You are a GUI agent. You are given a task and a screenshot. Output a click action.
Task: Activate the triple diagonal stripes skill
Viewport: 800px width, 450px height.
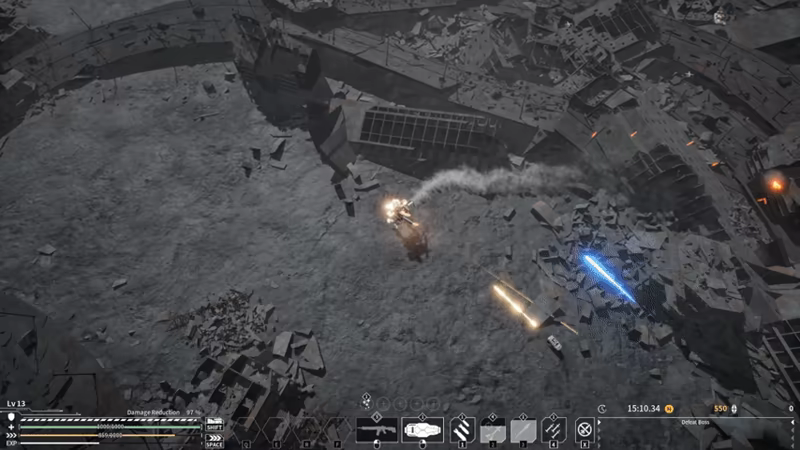(460, 430)
